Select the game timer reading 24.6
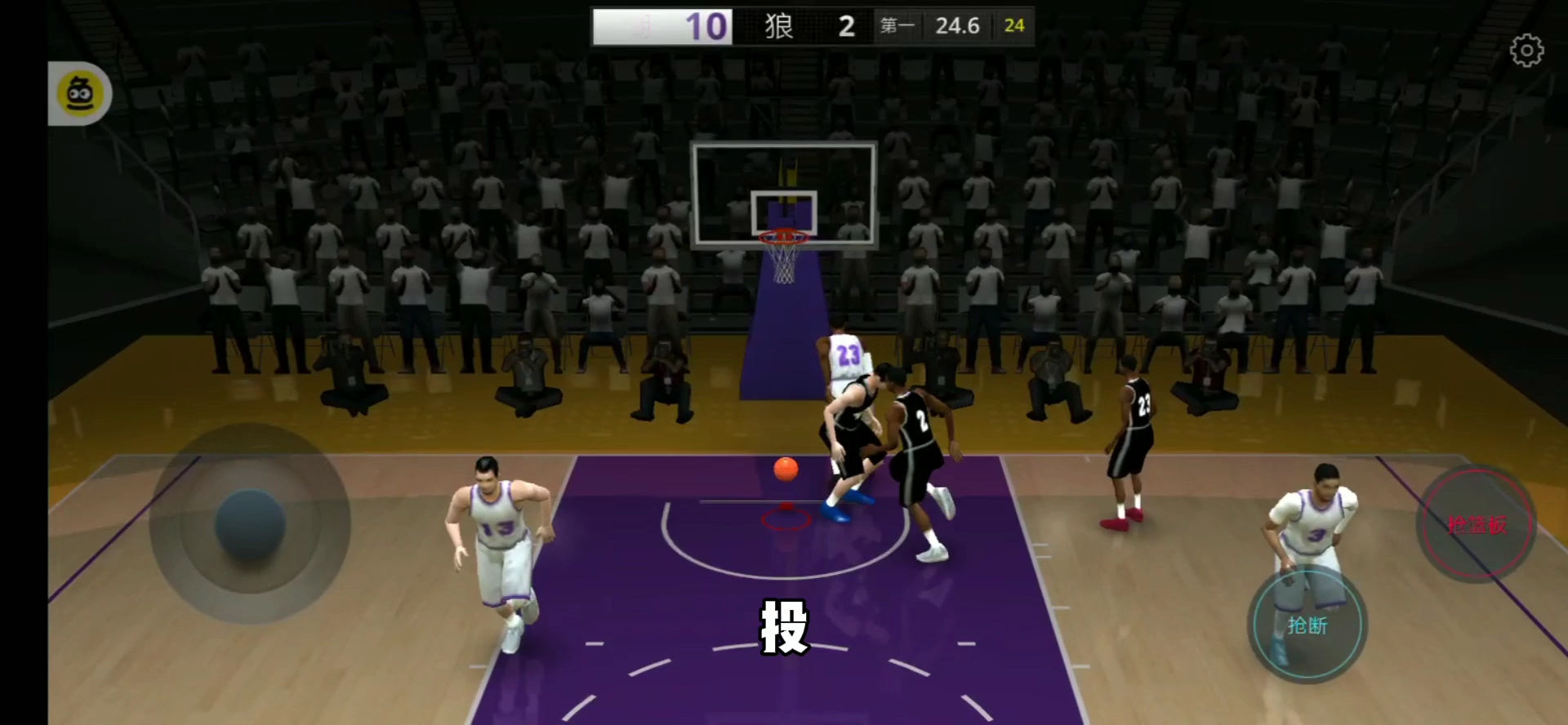This screenshot has width=1568, height=725. point(957,25)
